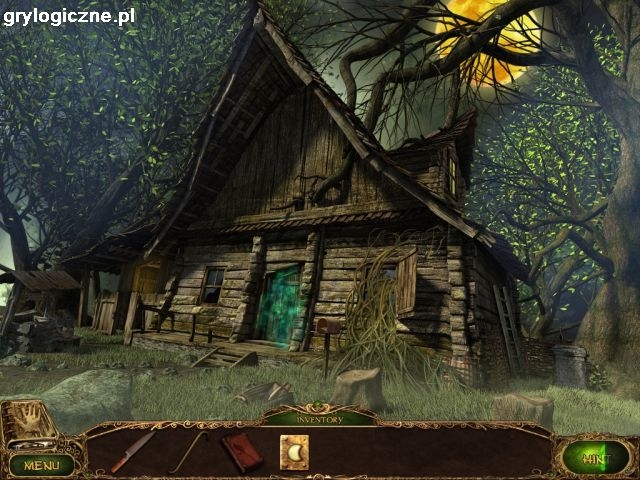Pick the crowbar from the inventory

[x=187, y=450]
